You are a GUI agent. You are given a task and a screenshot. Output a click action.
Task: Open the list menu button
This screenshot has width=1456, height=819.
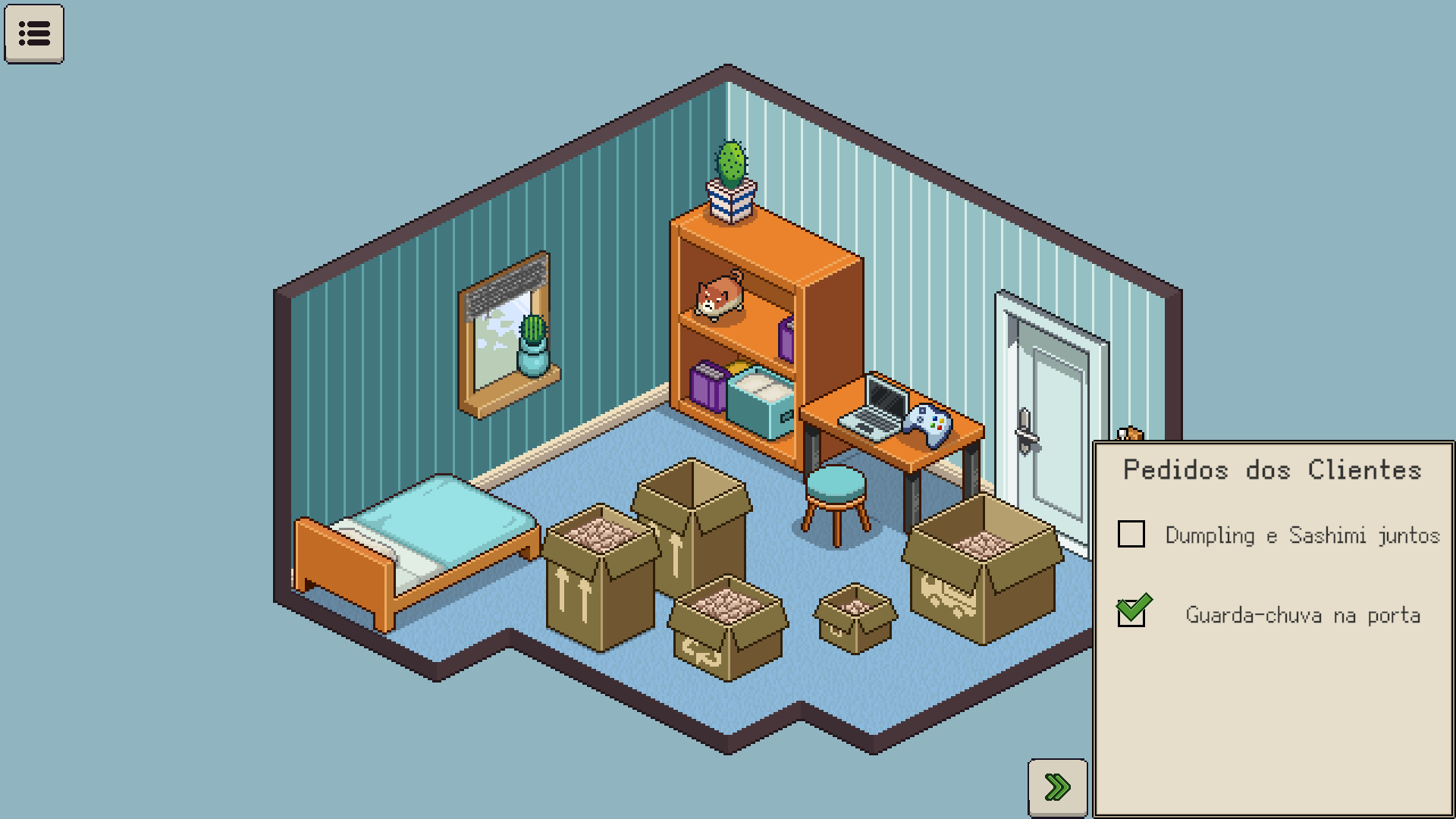34,33
